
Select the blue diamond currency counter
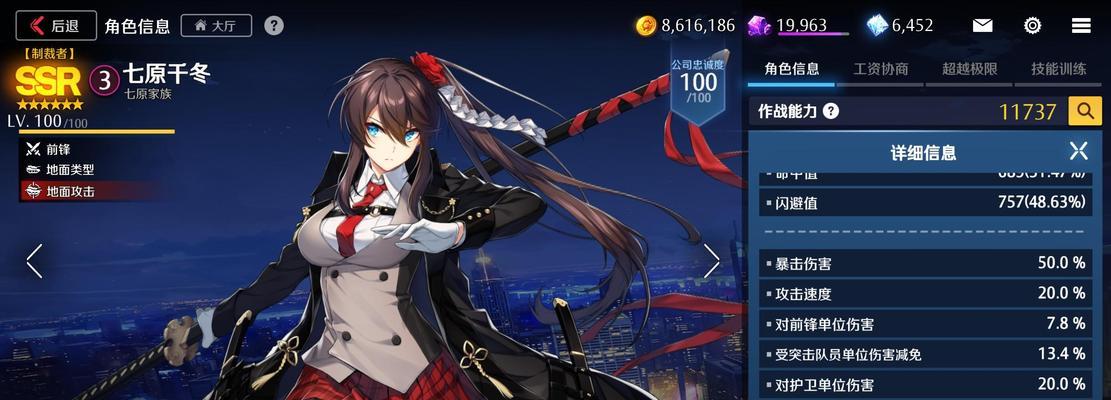pos(899,25)
